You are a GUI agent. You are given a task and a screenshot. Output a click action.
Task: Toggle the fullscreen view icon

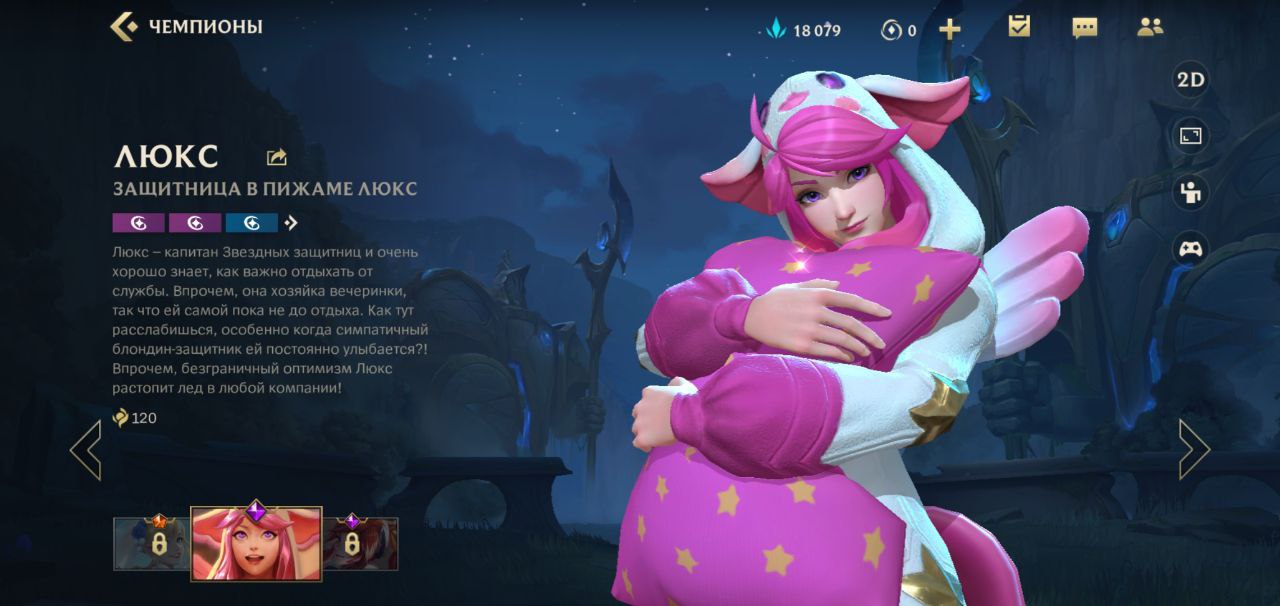(x=1190, y=136)
